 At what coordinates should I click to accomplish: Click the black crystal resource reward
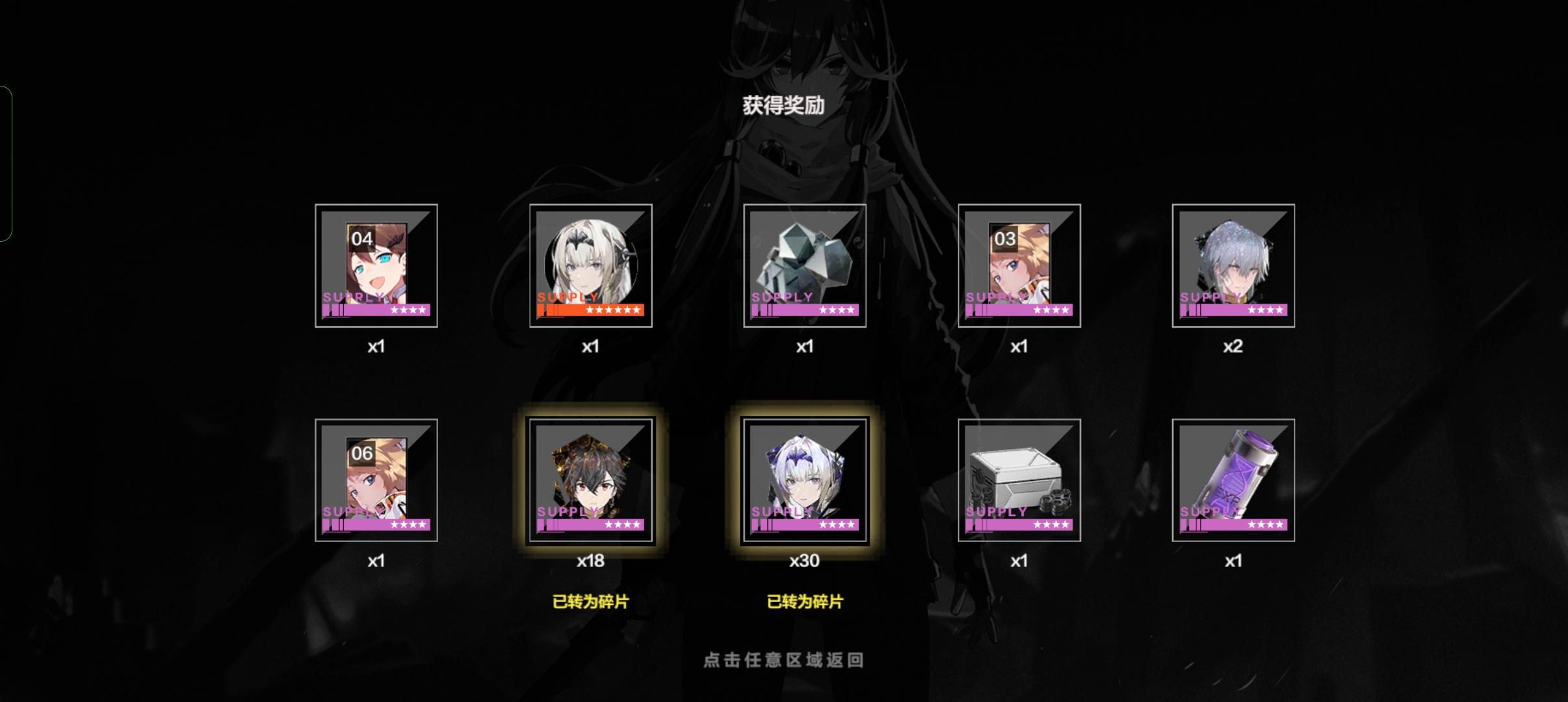pos(806,265)
